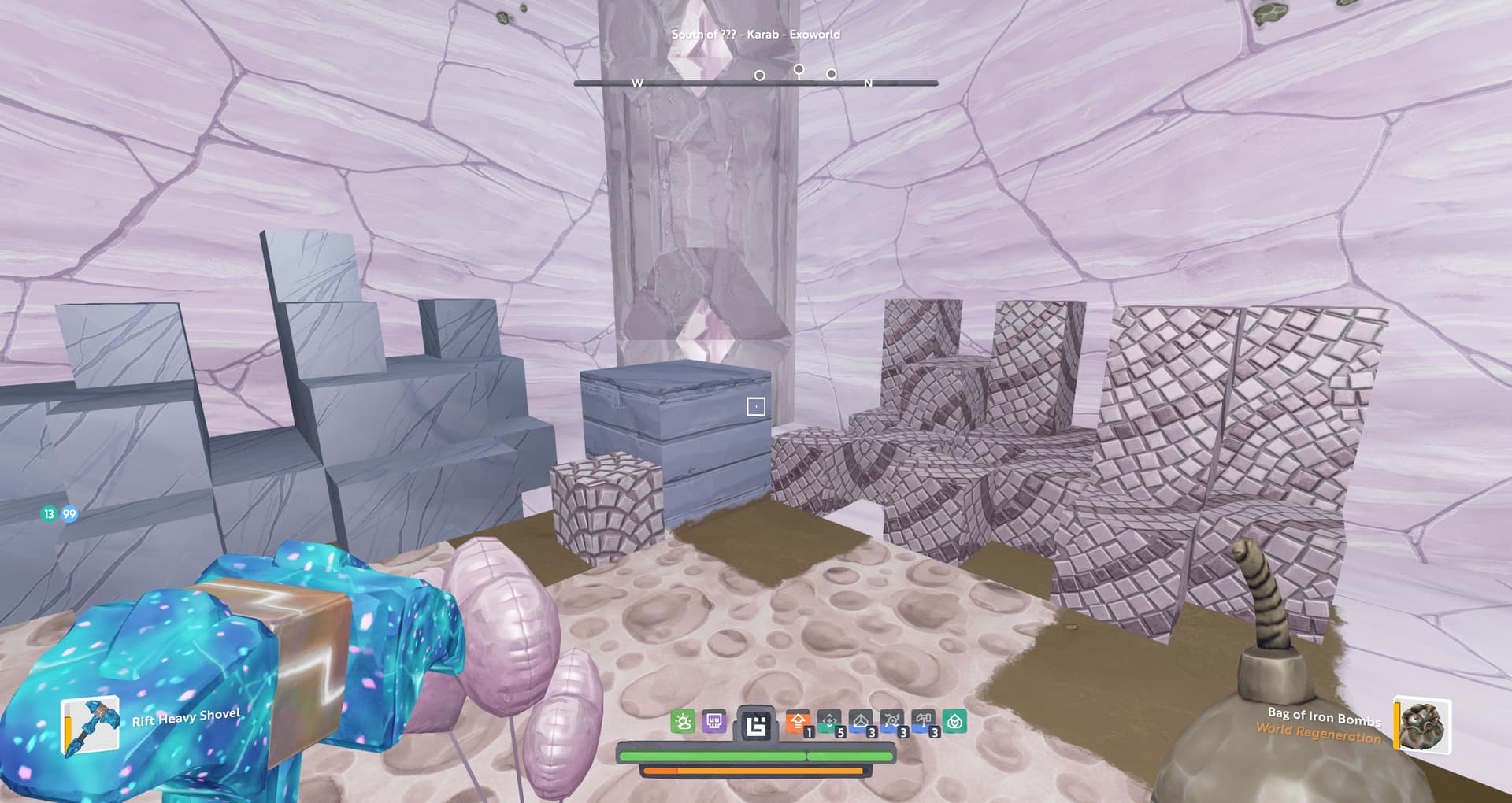Click the green glowing person buff icon
Screen dimensions: 1512x803
click(683, 721)
